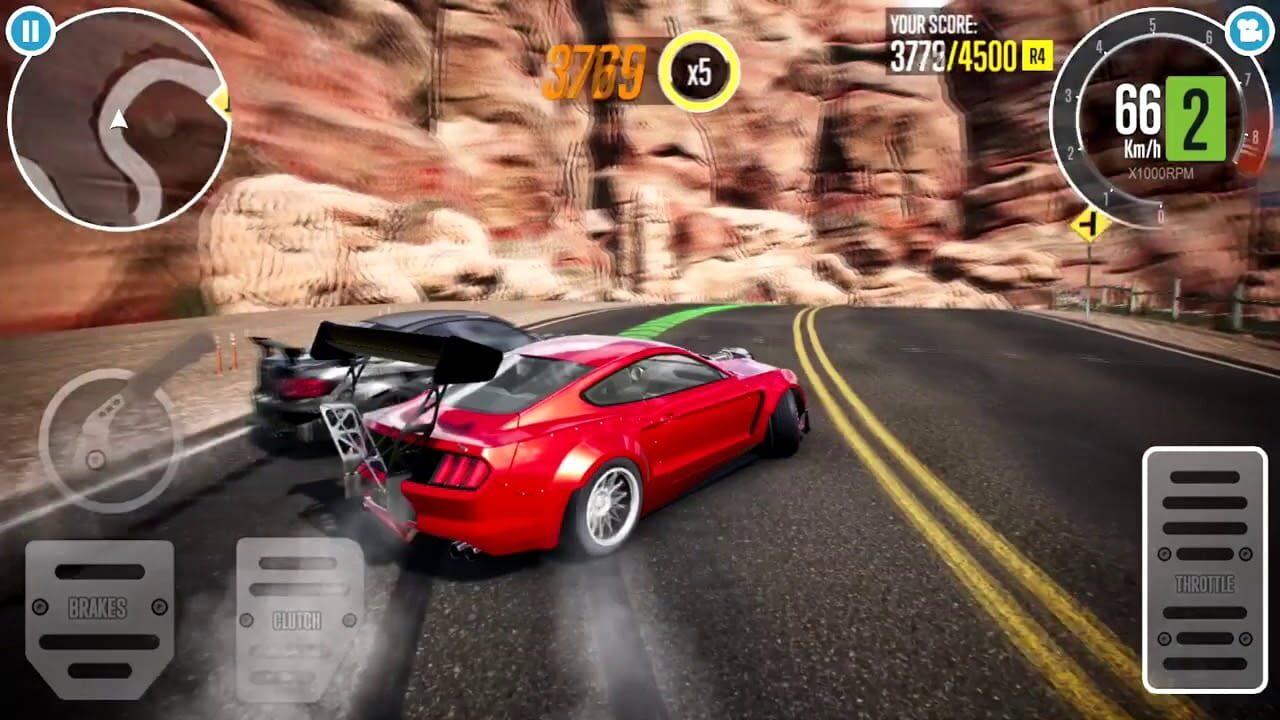The height and width of the screenshot is (720, 1280).
Task: Tap the pause icon
Action: coord(32,30)
